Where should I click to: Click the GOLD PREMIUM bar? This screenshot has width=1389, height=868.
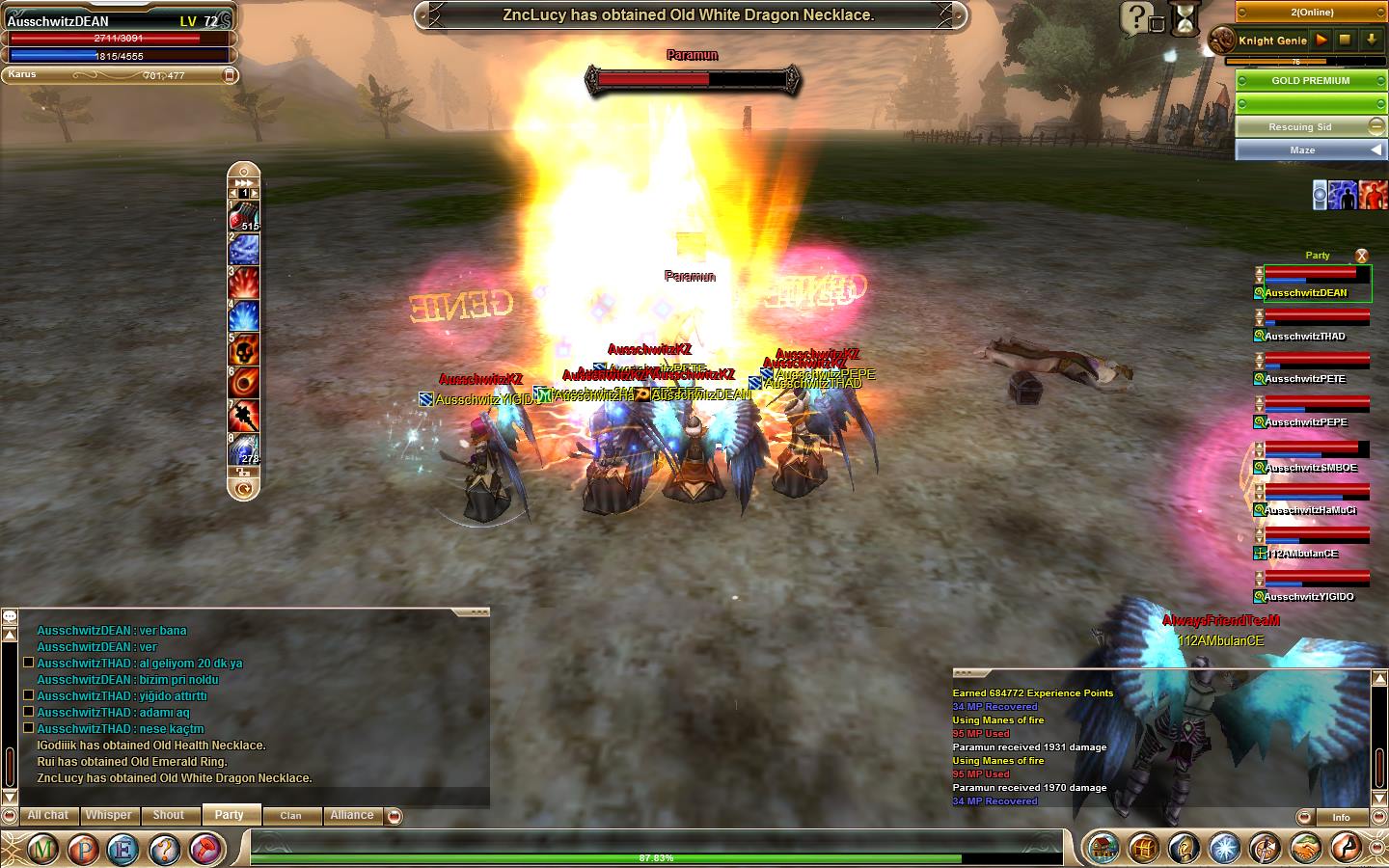click(x=1310, y=80)
